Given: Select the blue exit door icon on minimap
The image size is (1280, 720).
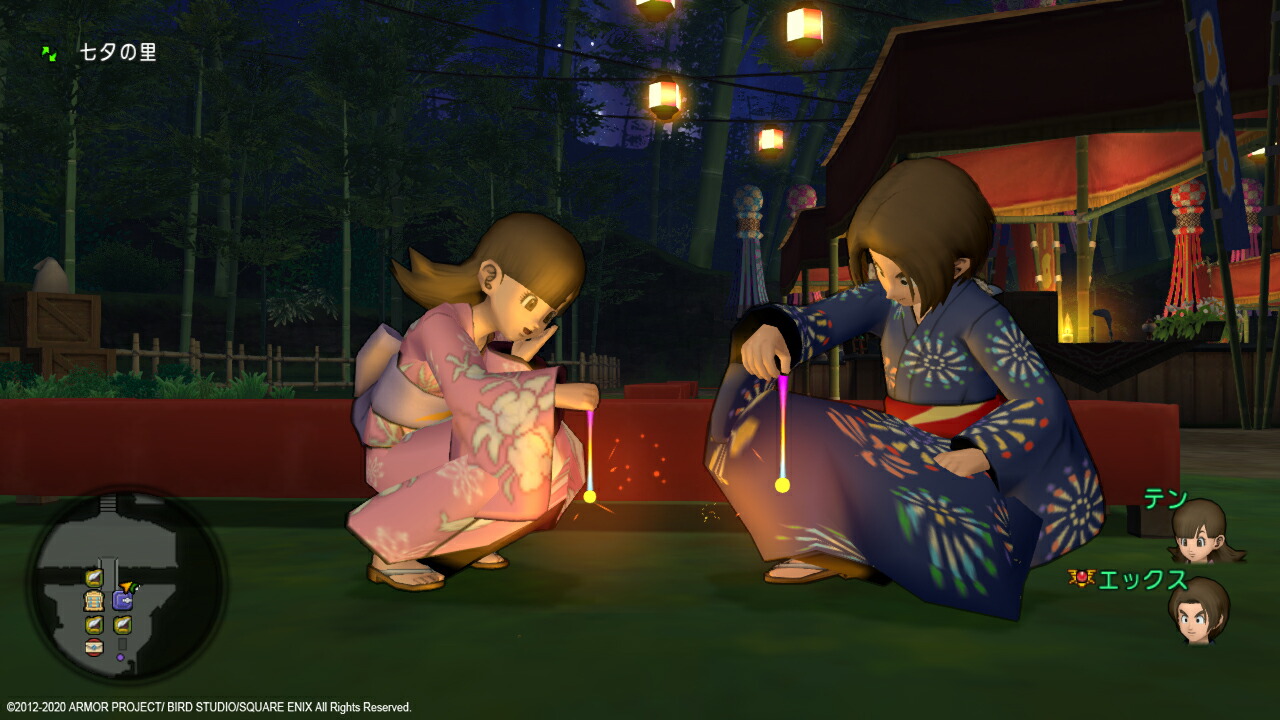Looking at the screenshot, I should pyautogui.click(x=122, y=600).
